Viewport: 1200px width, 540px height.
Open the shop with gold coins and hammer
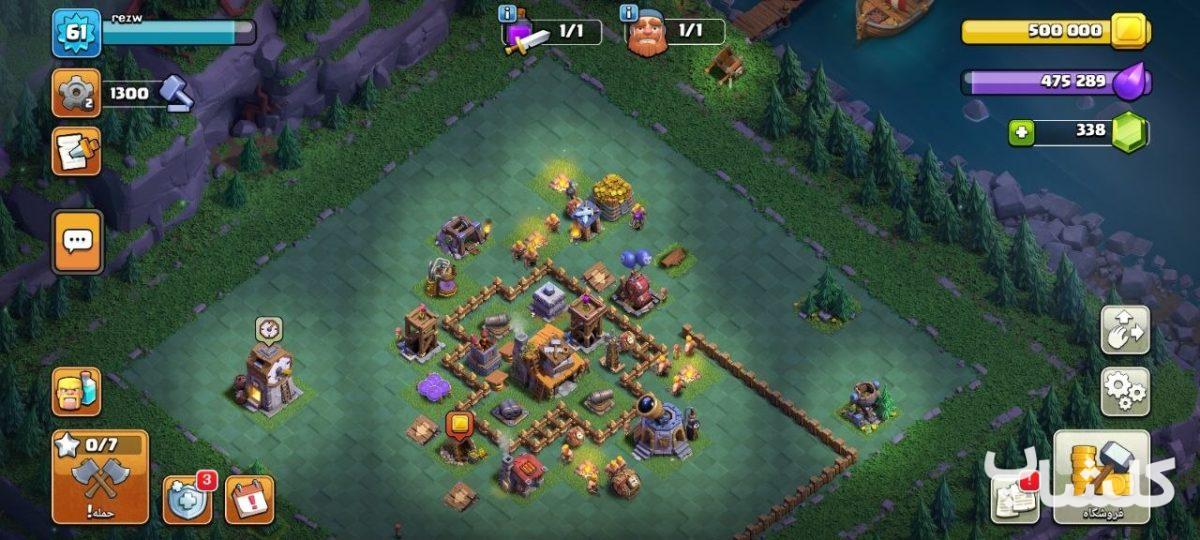pos(1101,477)
